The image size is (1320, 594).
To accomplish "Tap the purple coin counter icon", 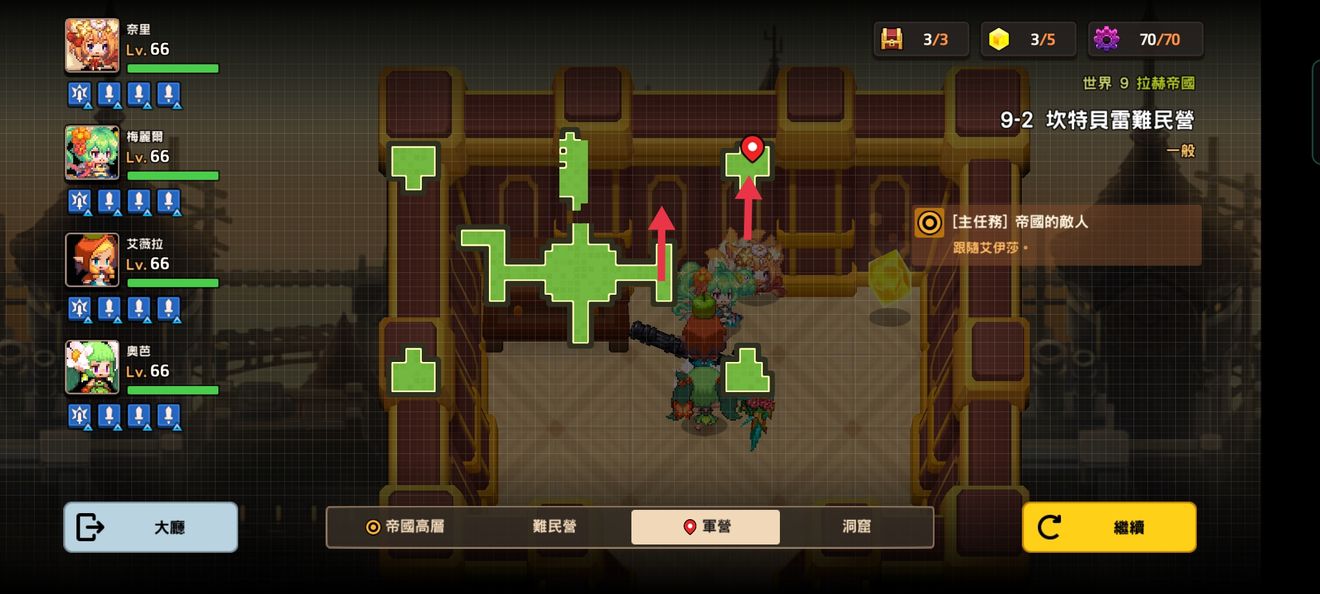I will point(1106,39).
